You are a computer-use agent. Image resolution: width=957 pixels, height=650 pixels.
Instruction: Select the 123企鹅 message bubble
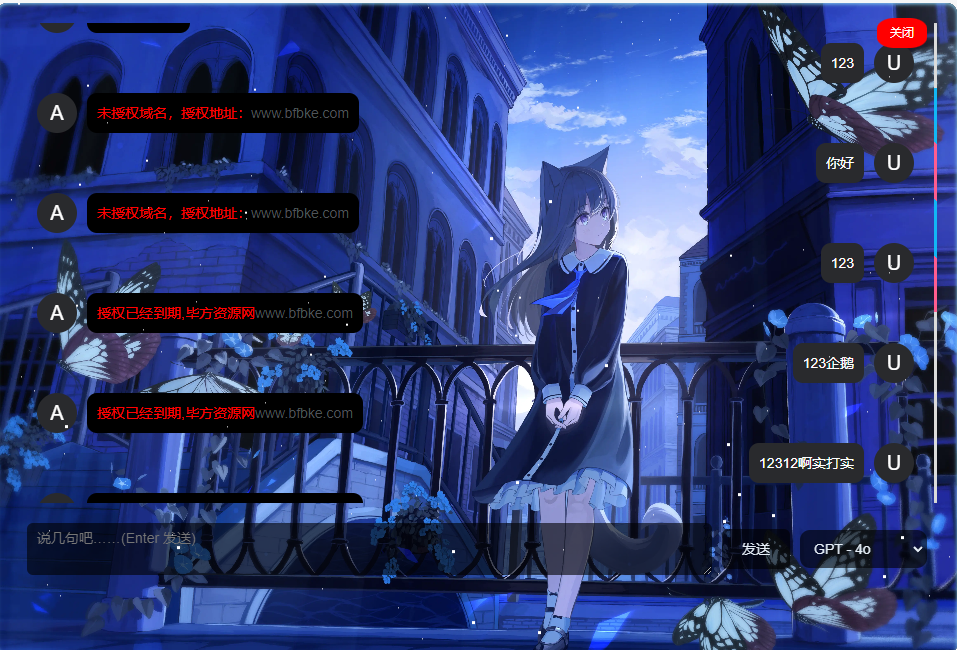[829, 363]
